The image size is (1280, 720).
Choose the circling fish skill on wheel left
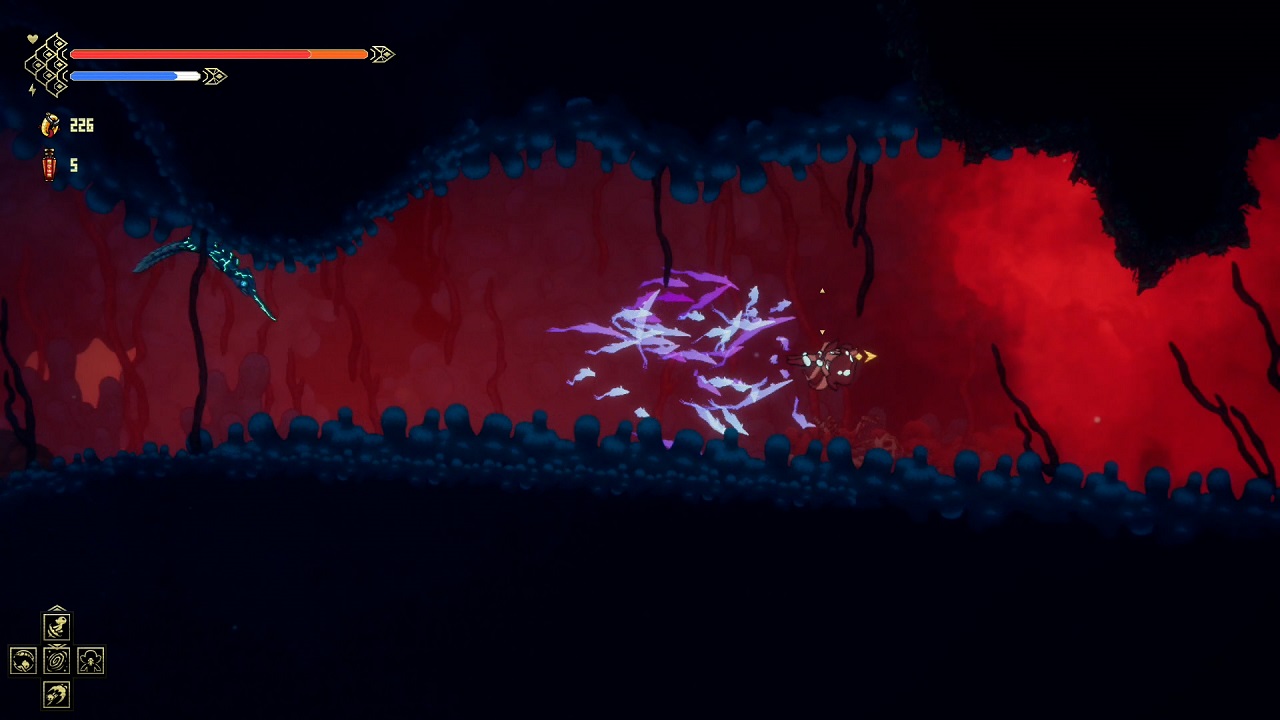(24, 660)
